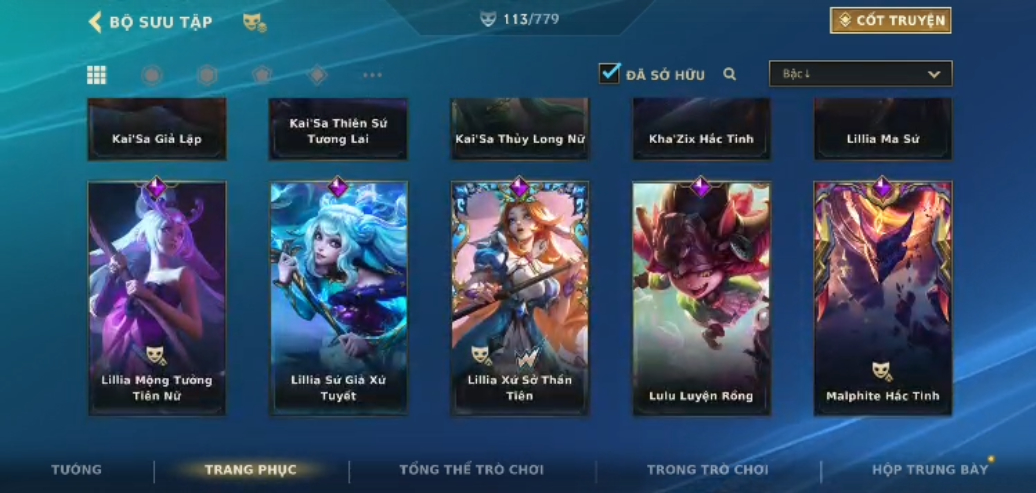The image size is (1036, 493).
Task: Switch to the Tướng tab
Action: pos(77,470)
